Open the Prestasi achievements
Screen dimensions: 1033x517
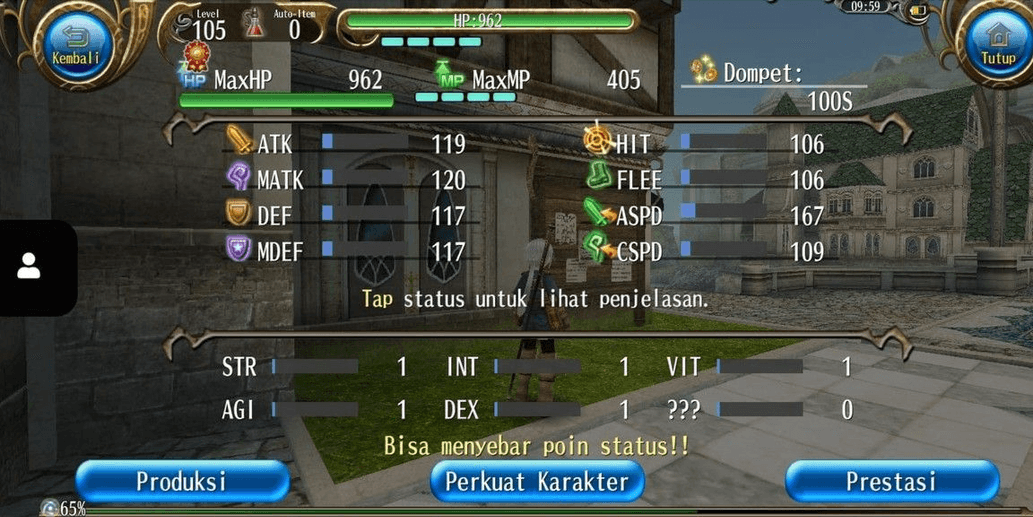[x=891, y=481]
